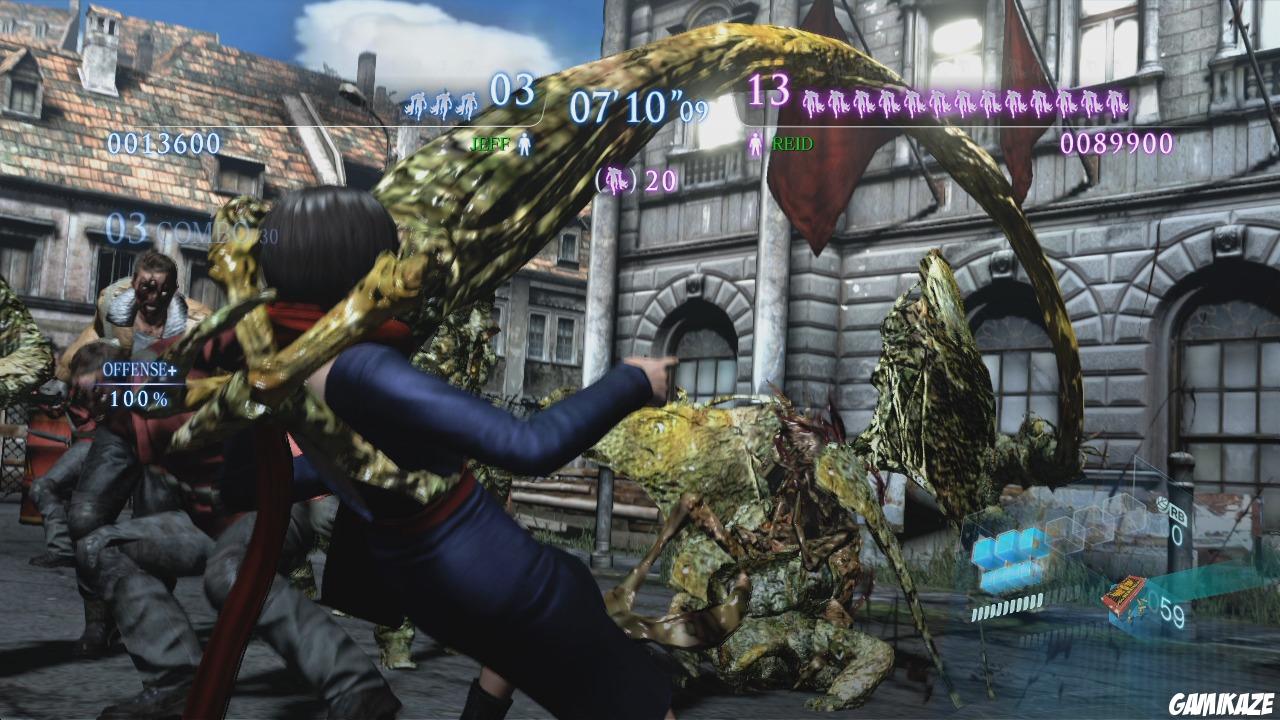Switch to JEFF's score panel showing 0013600
The width and height of the screenshot is (1280, 720).
(x=166, y=143)
